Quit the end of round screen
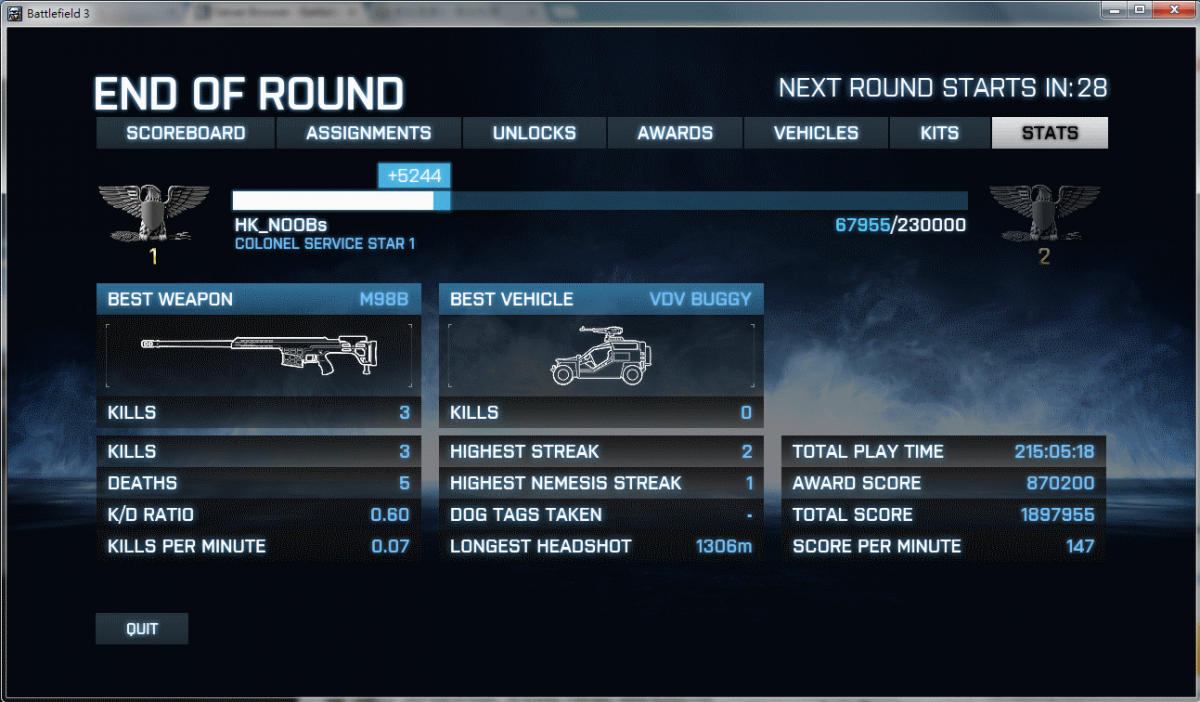 [x=142, y=629]
